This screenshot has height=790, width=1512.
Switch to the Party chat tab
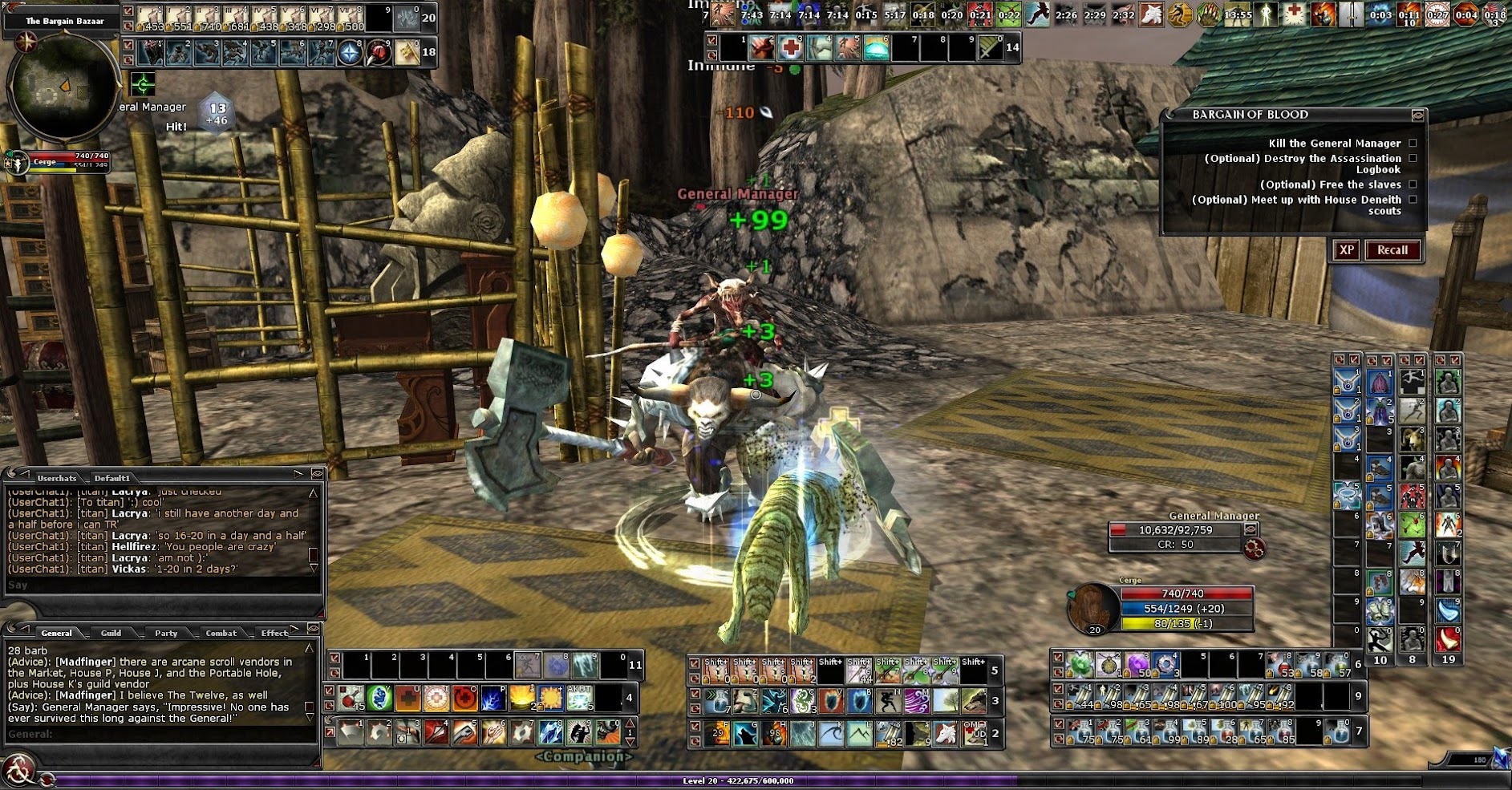coord(166,633)
